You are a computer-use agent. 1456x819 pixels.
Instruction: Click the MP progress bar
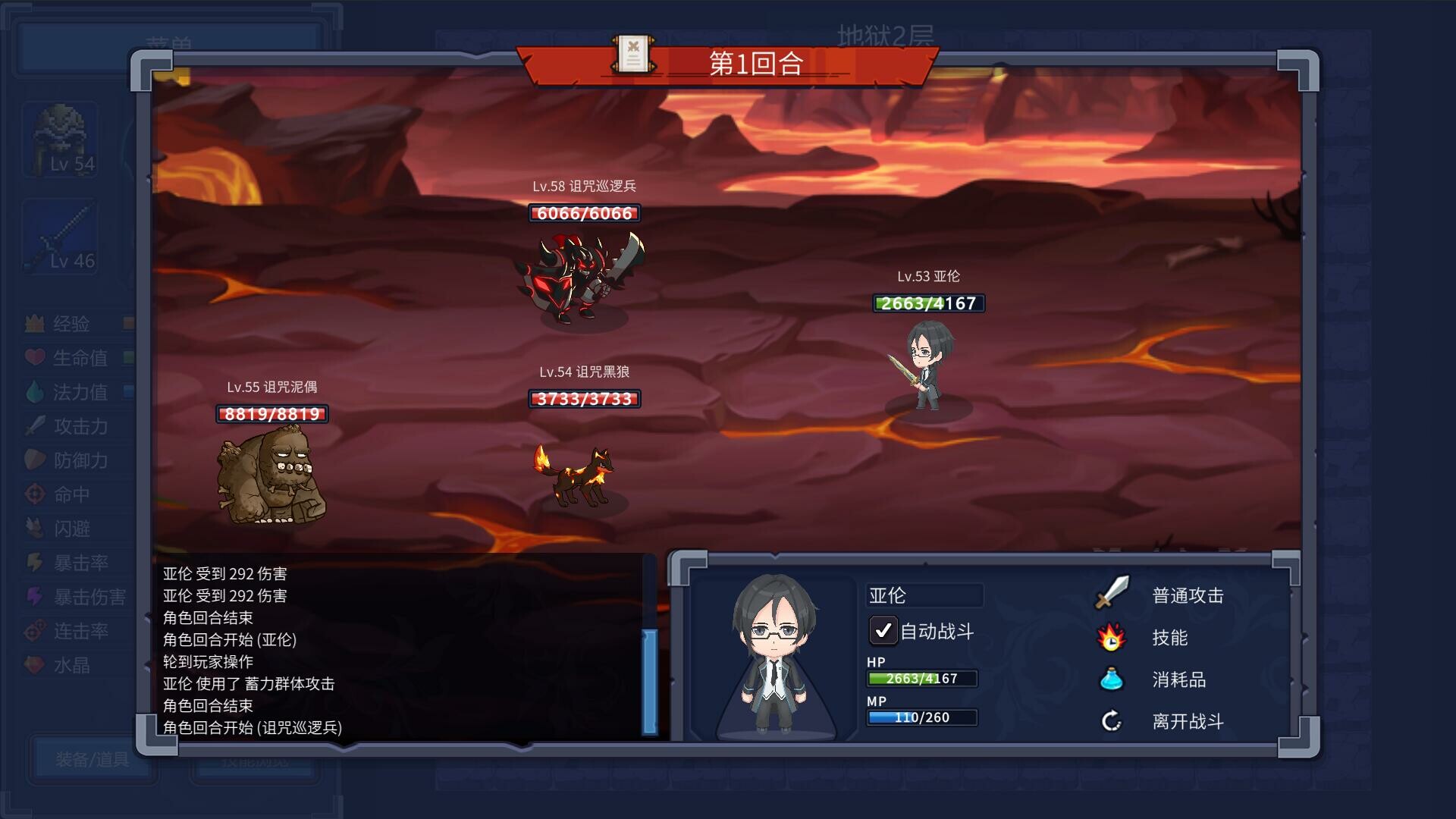[922, 717]
